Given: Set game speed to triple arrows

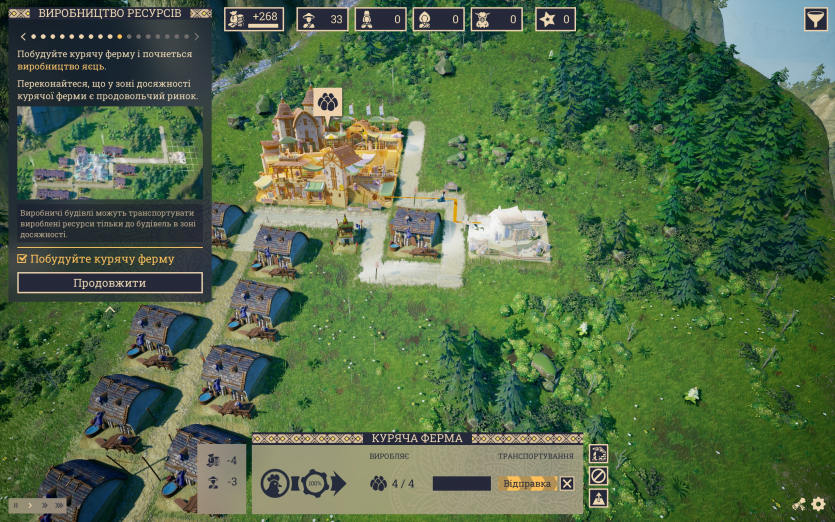Looking at the screenshot, I should [59, 505].
